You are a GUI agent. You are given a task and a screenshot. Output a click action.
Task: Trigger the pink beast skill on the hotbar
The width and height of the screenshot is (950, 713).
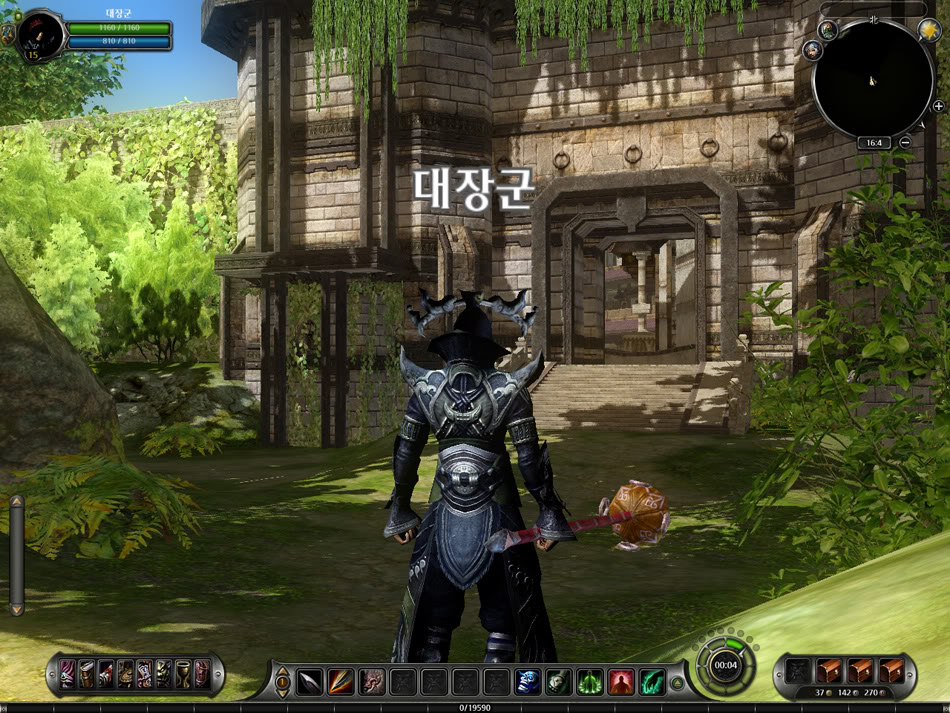pyautogui.click(x=372, y=682)
